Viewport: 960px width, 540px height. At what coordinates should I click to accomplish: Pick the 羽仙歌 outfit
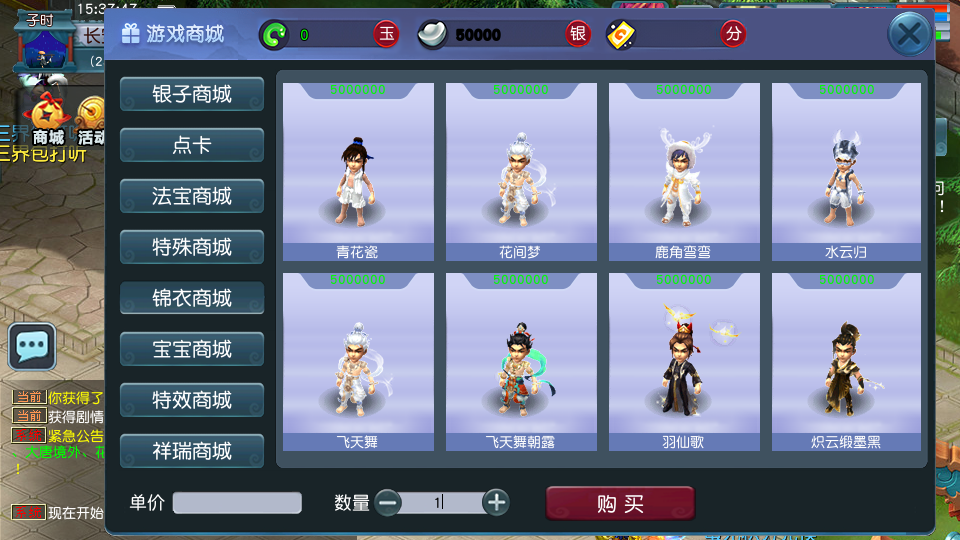click(x=684, y=362)
